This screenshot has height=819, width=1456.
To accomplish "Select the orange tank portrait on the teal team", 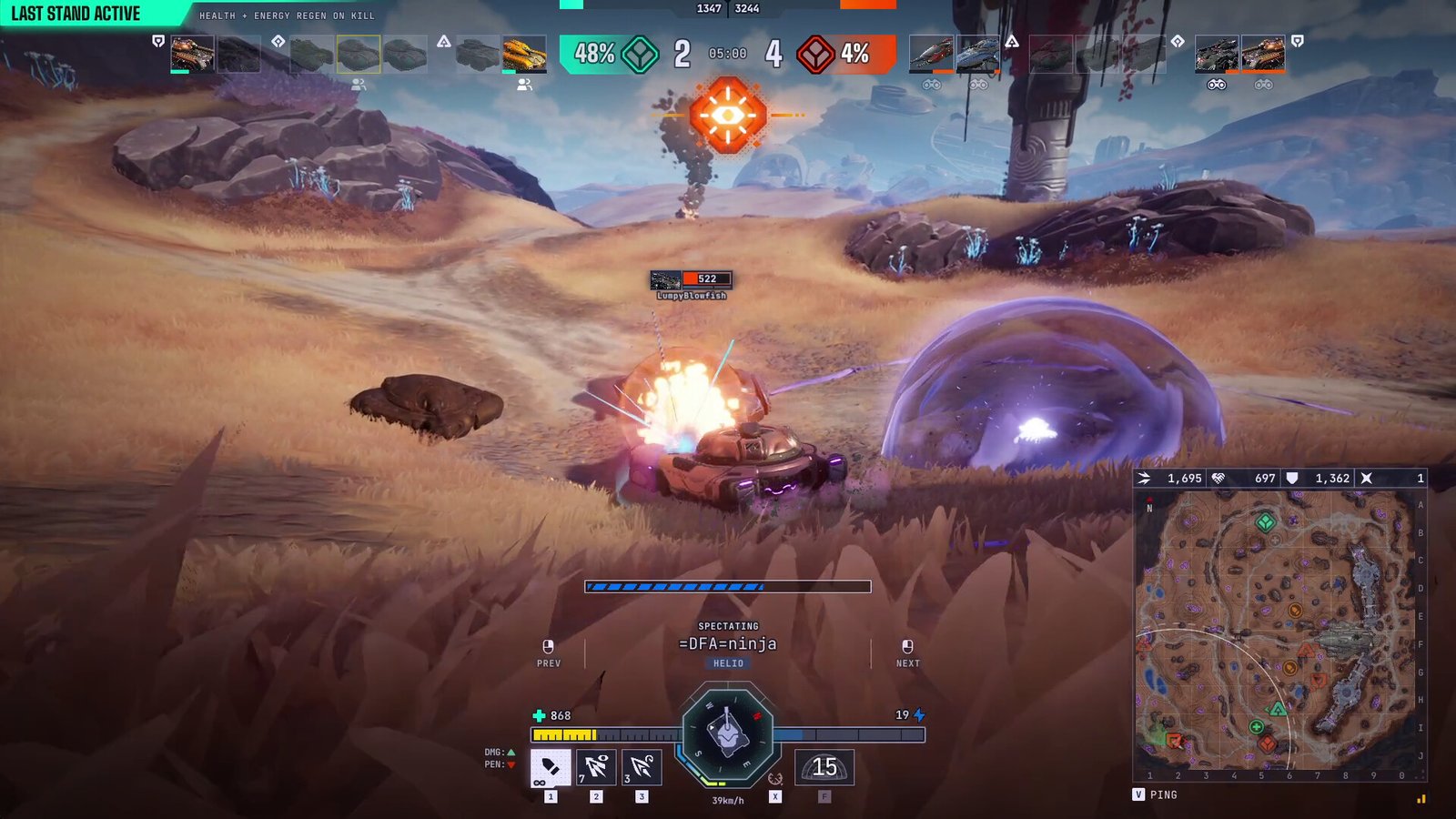I will pyautogui.click(x=524, y=54).
